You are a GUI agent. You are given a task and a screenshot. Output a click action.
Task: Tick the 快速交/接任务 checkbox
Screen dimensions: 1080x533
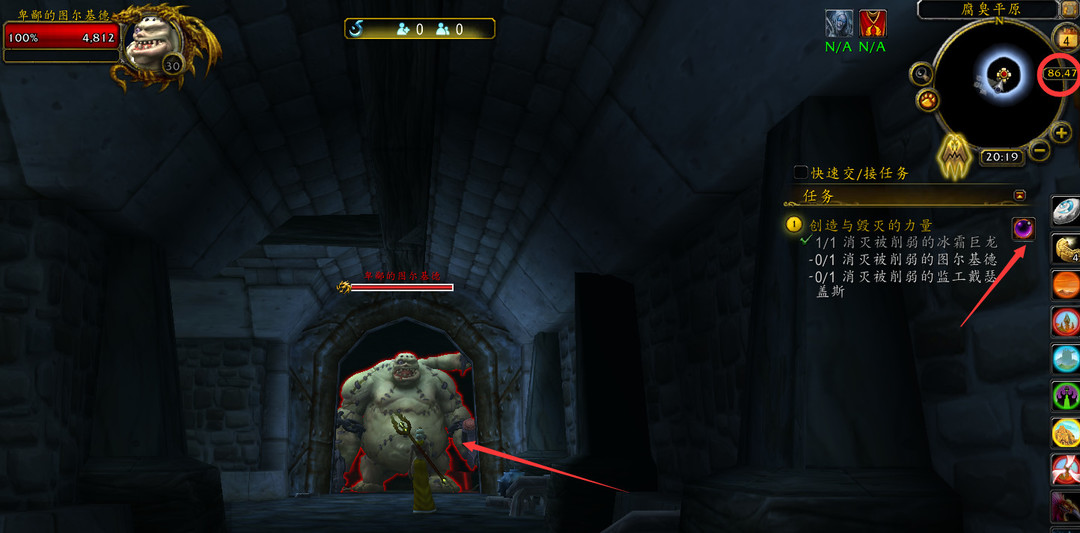[800, 173]
